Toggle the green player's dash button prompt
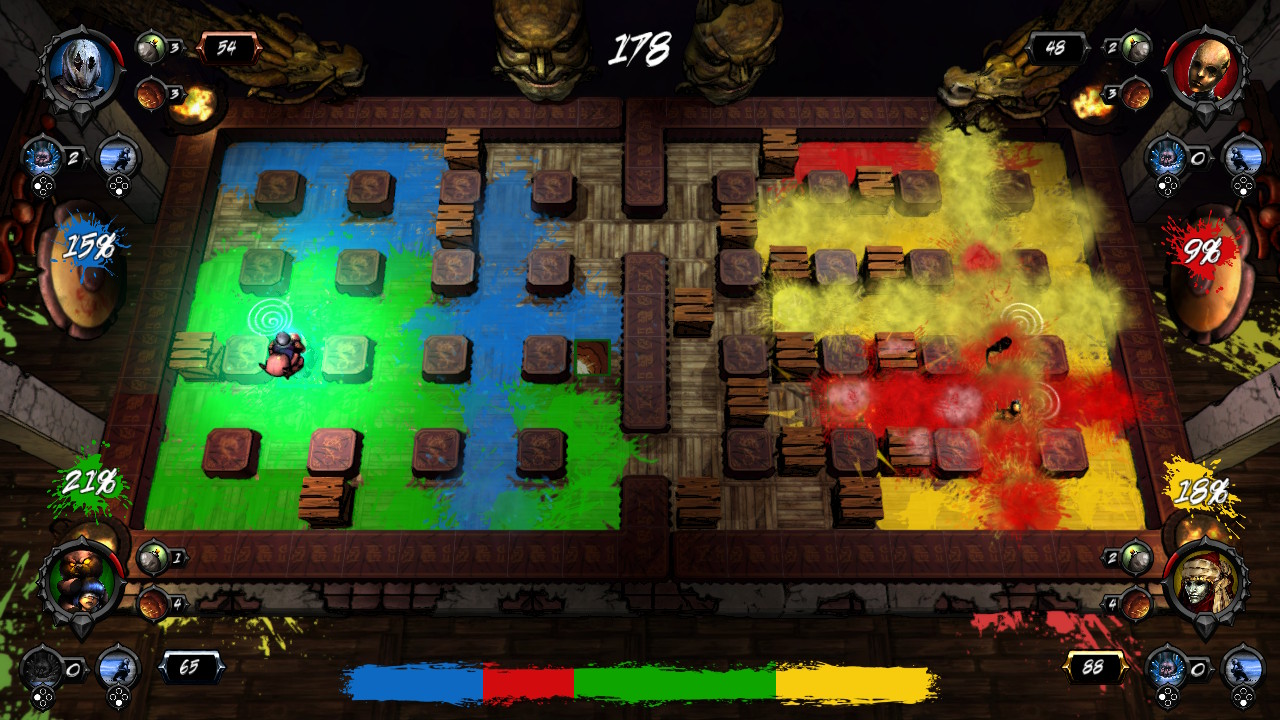Viewport: 1280px width, 720px height. pyautogui.click(x=119, y=698)
